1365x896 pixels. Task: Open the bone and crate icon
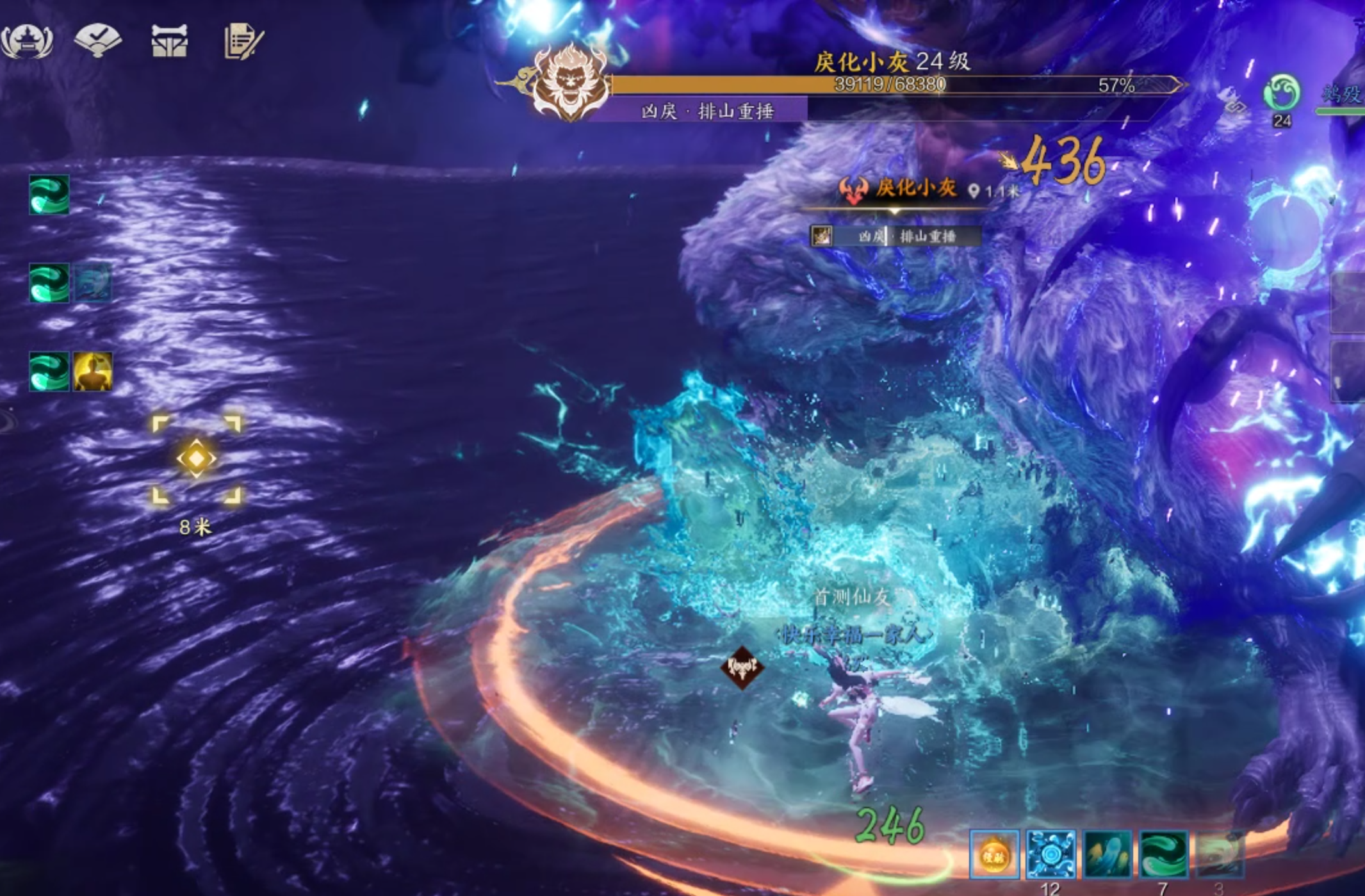[x=169, y=41]
